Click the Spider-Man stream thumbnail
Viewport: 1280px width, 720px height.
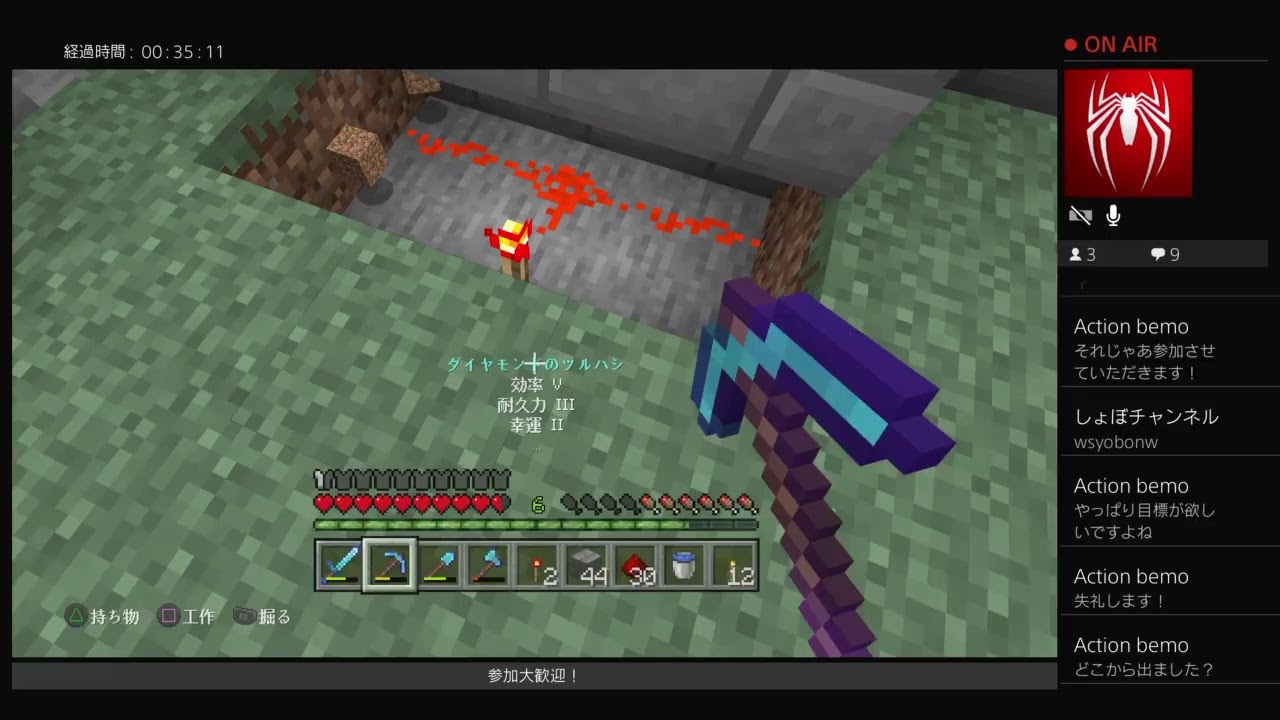pos(1128,133)
